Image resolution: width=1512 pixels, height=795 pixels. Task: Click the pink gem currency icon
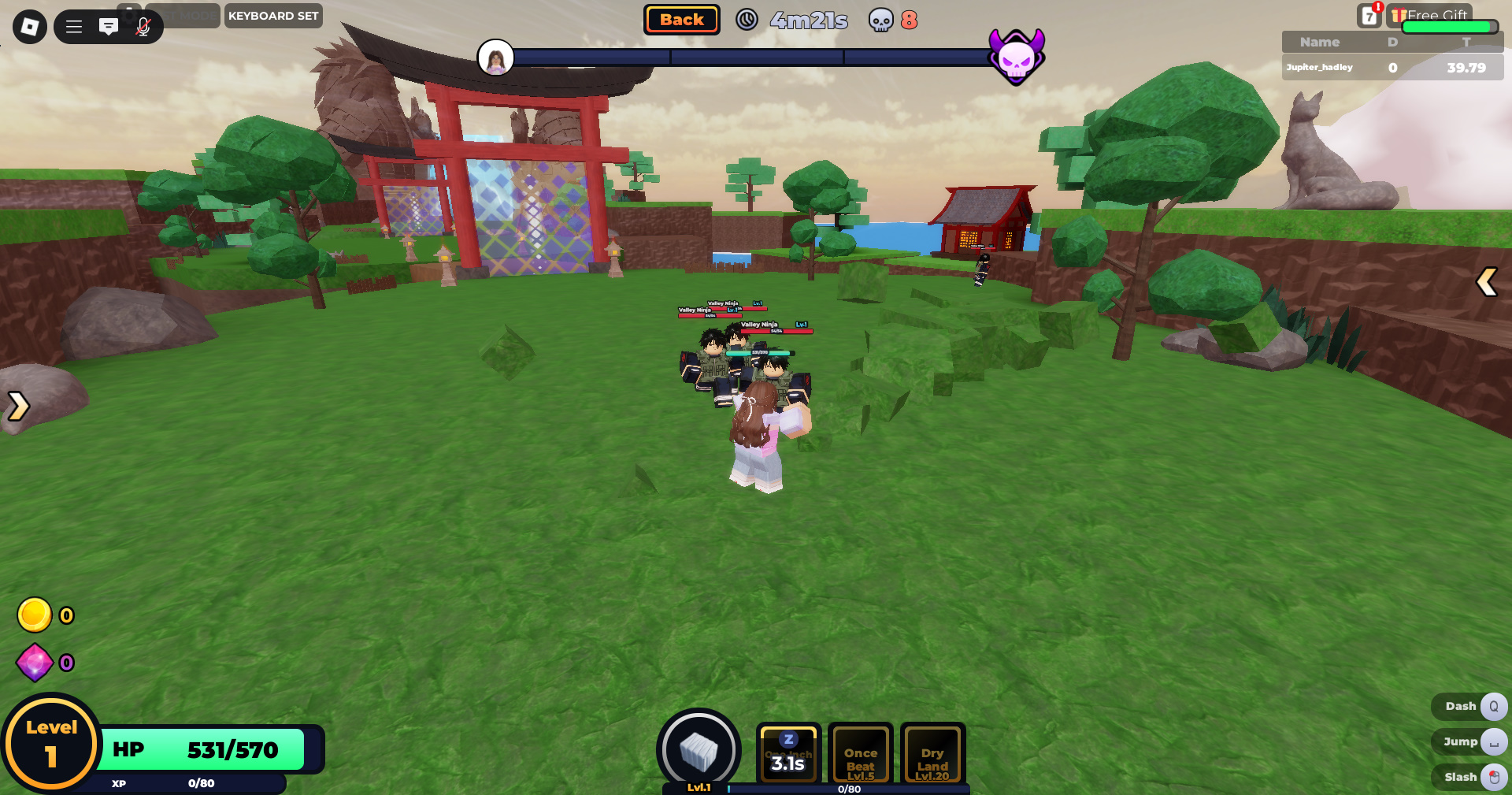coord(35,663)
